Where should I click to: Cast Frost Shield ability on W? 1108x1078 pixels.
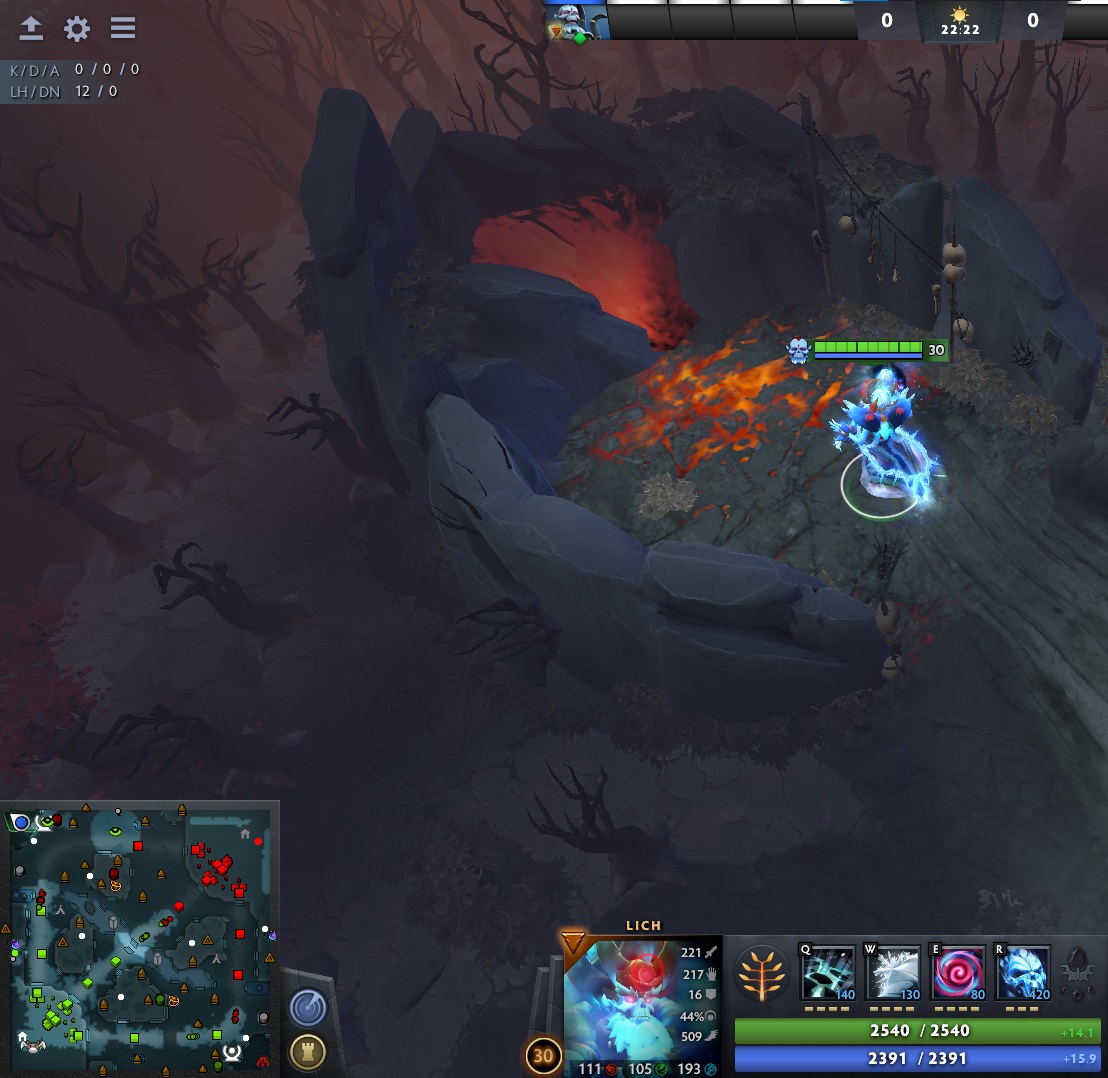(892, 973)
